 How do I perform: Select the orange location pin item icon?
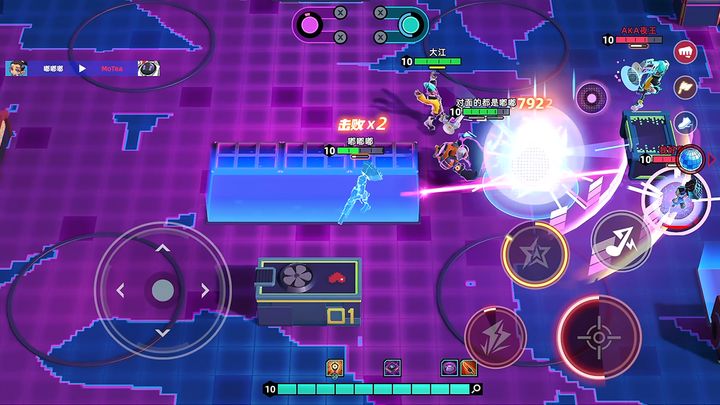pos(333,369)
